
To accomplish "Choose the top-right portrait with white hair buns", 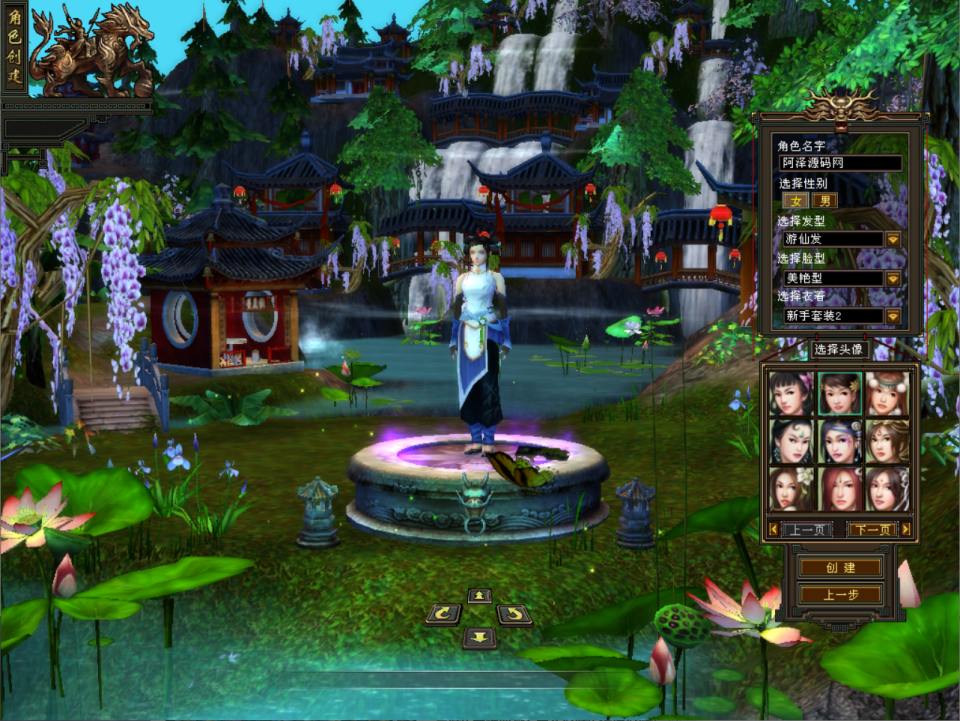I will point(887,393).
